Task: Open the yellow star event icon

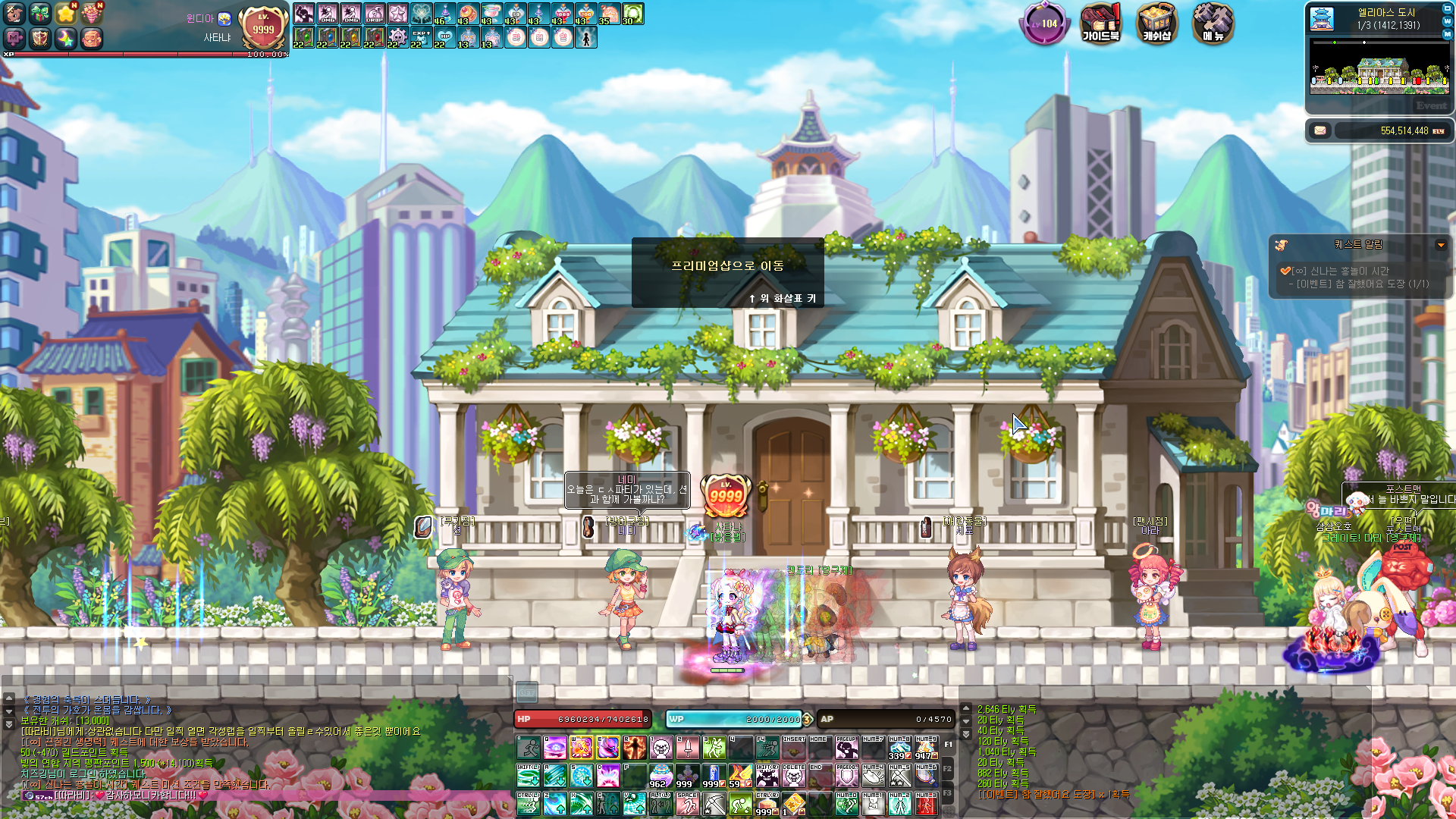Action: pos(66,14)
